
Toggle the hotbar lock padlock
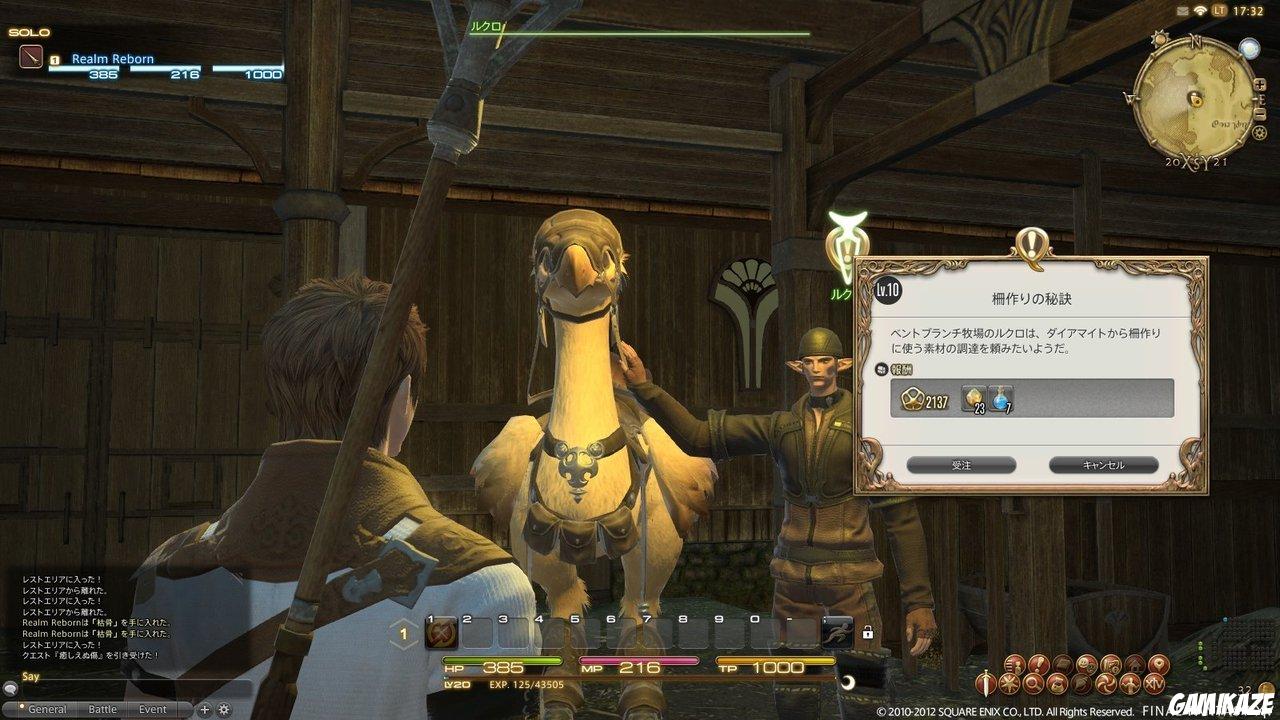click(x=866, y=633)
